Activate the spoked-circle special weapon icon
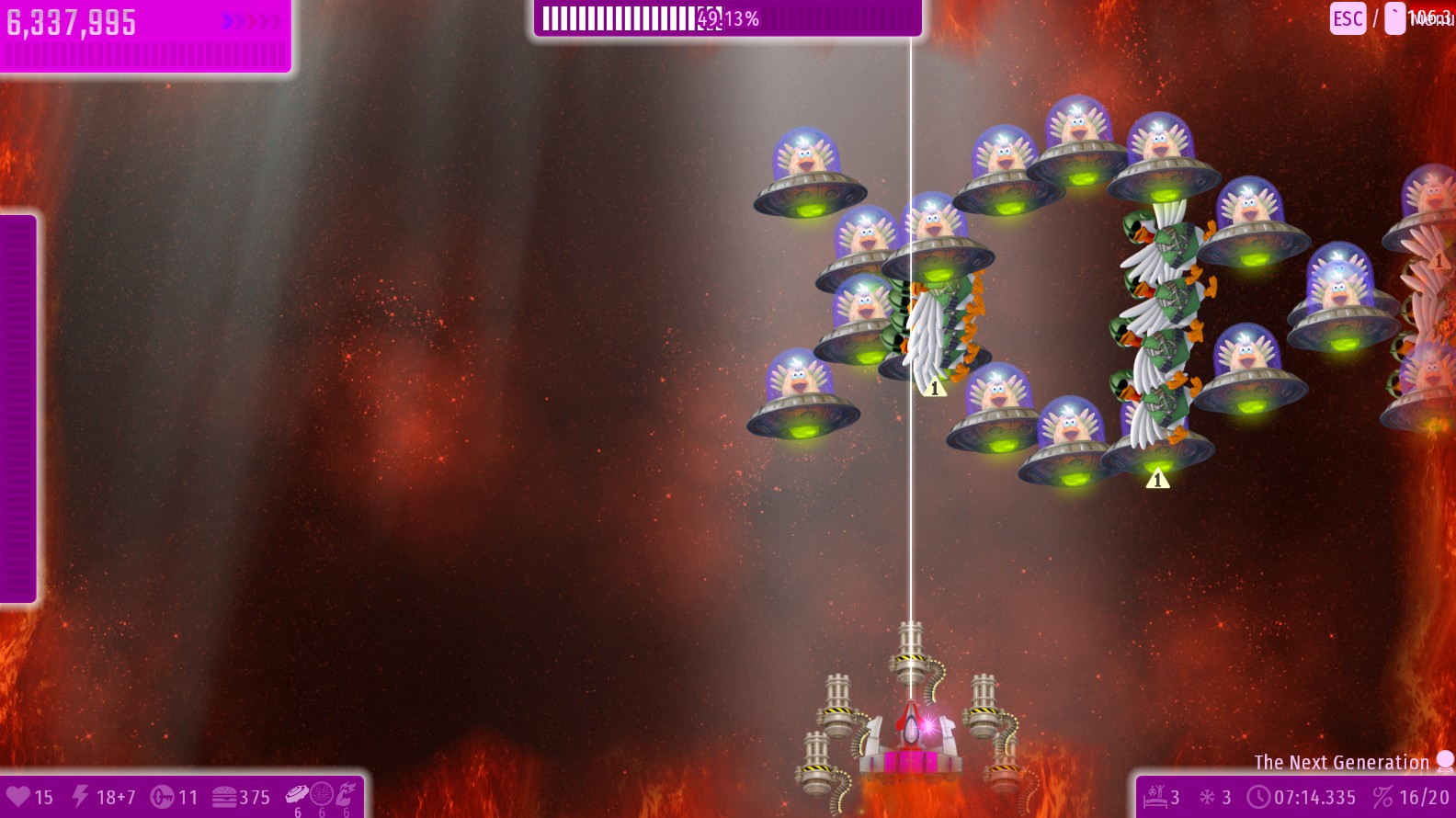Viewport: 1456px width, 818px height. point(322,794)
